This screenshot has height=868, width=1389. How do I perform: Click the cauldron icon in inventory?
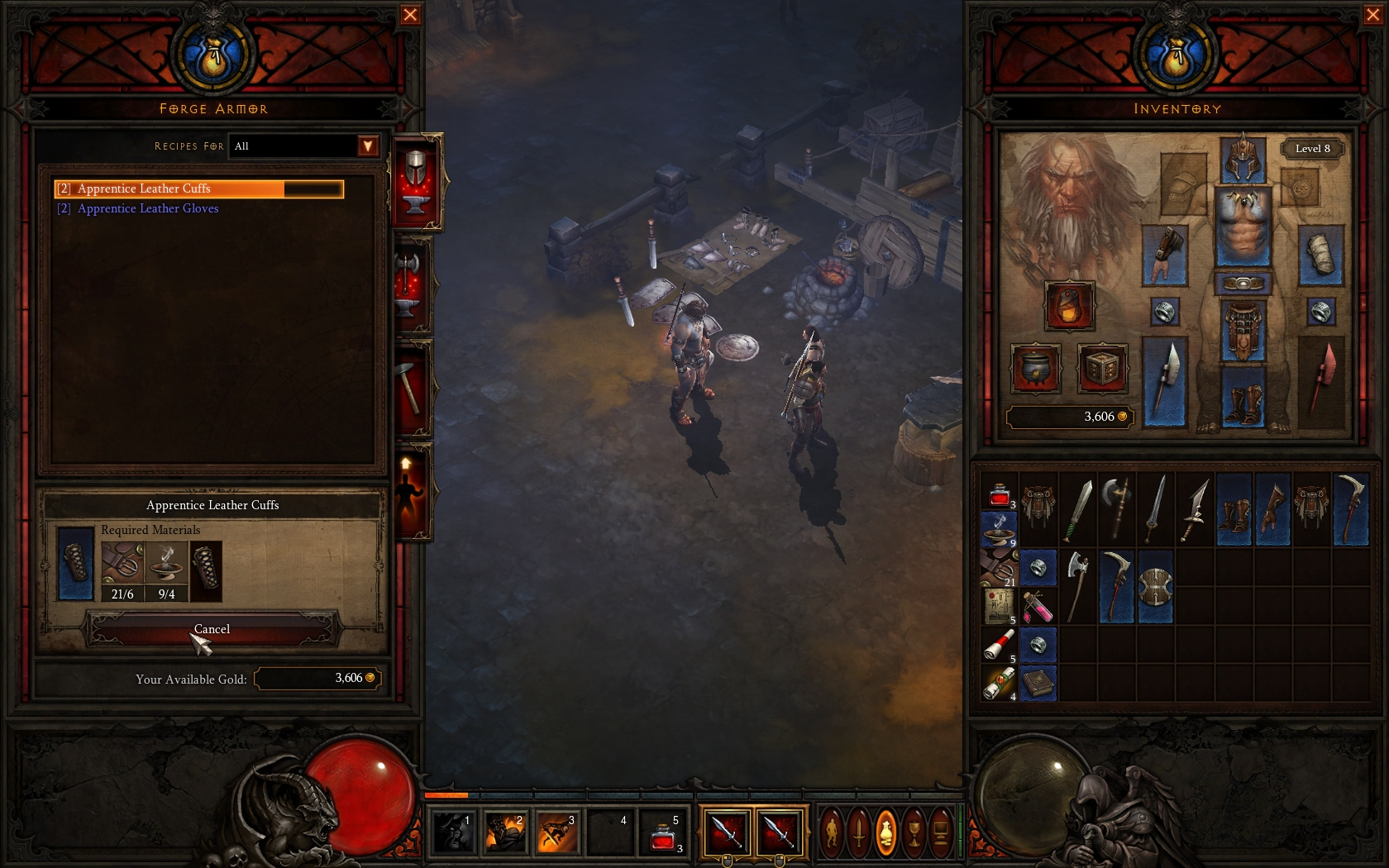1035,369
